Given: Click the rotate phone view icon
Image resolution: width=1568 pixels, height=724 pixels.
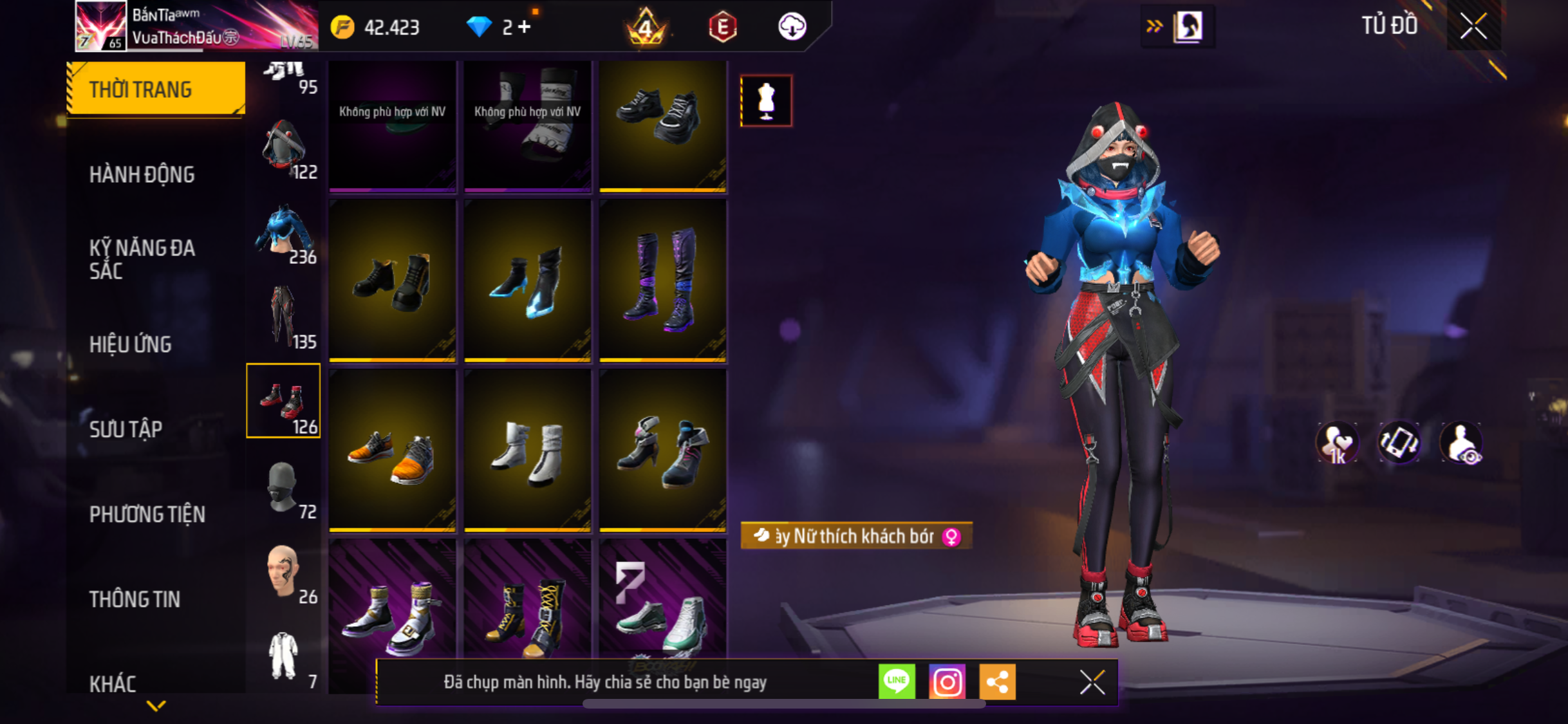Looking at the screenshot, I should [x=1399, y=443].
